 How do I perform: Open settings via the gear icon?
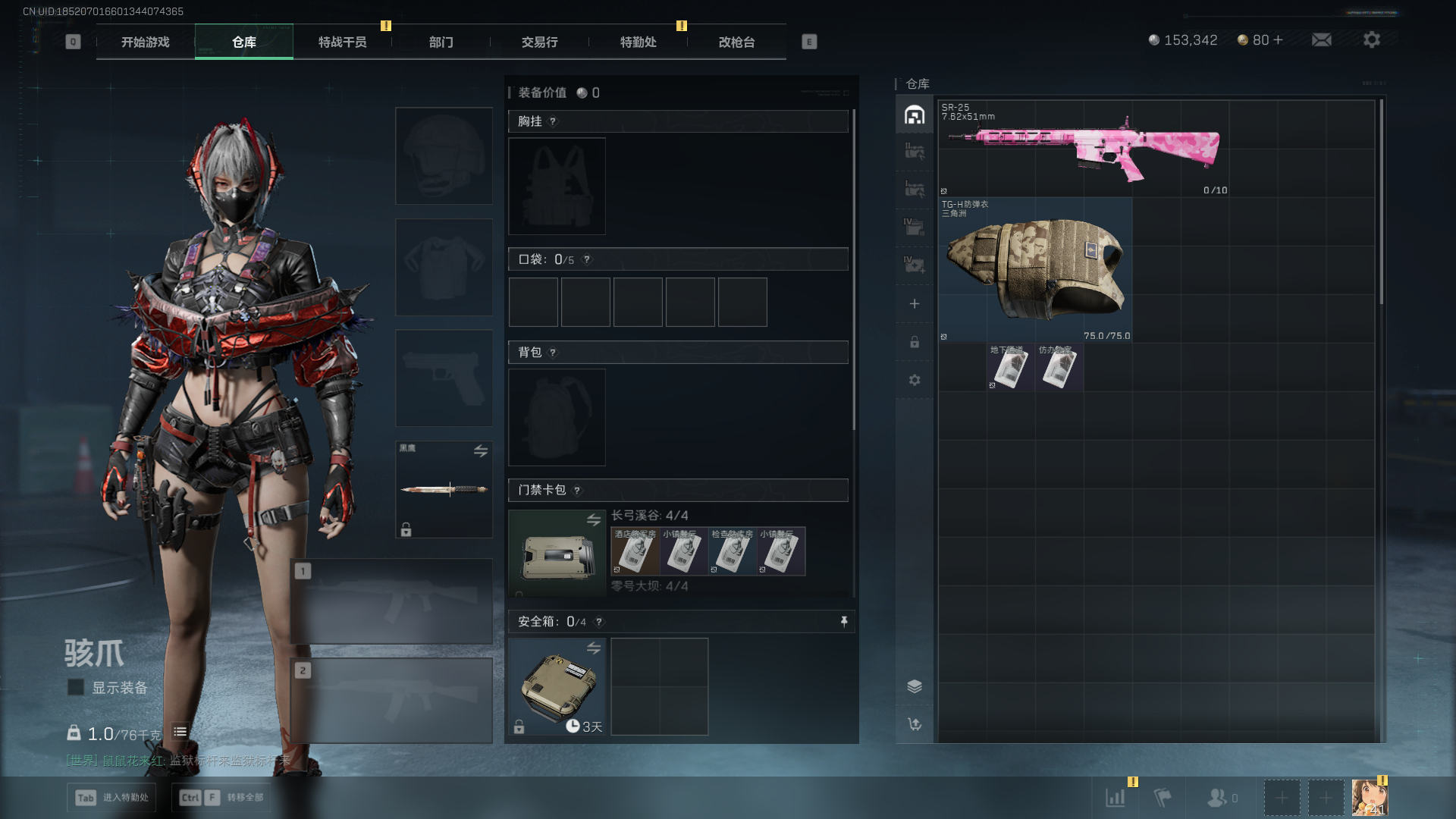(1371, 40)
